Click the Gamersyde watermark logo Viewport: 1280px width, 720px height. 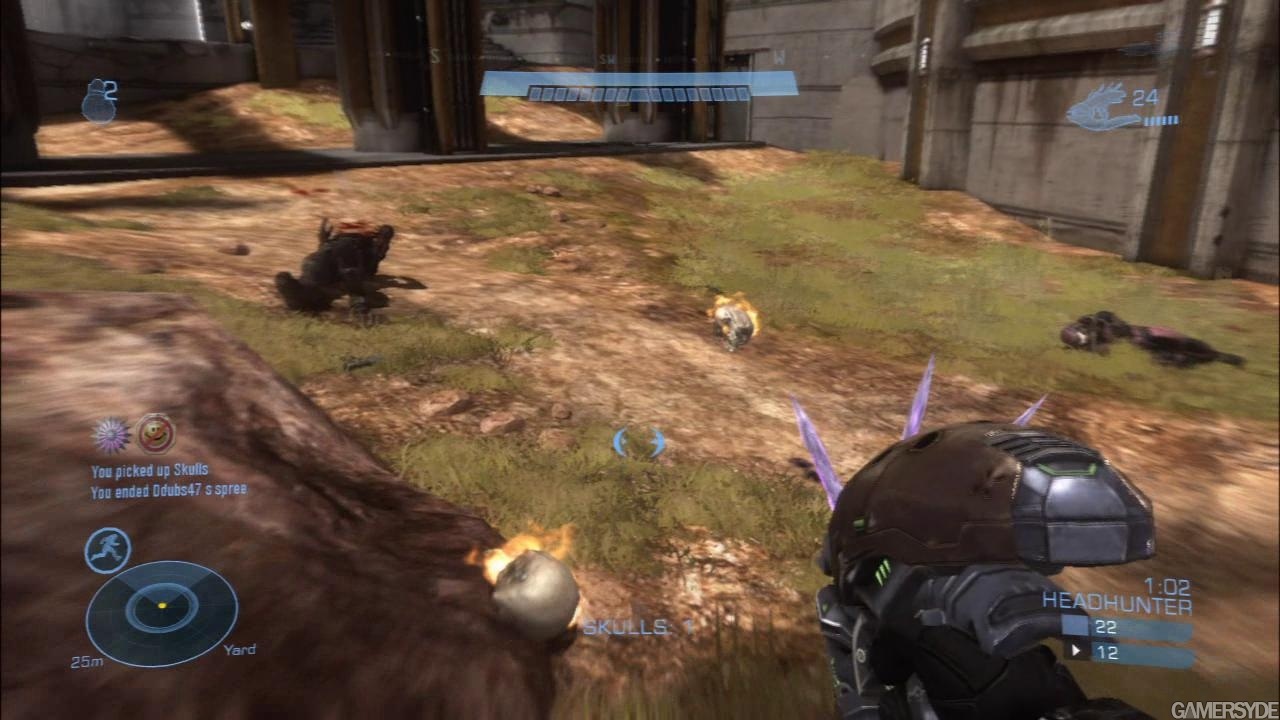click(1222, 709)
